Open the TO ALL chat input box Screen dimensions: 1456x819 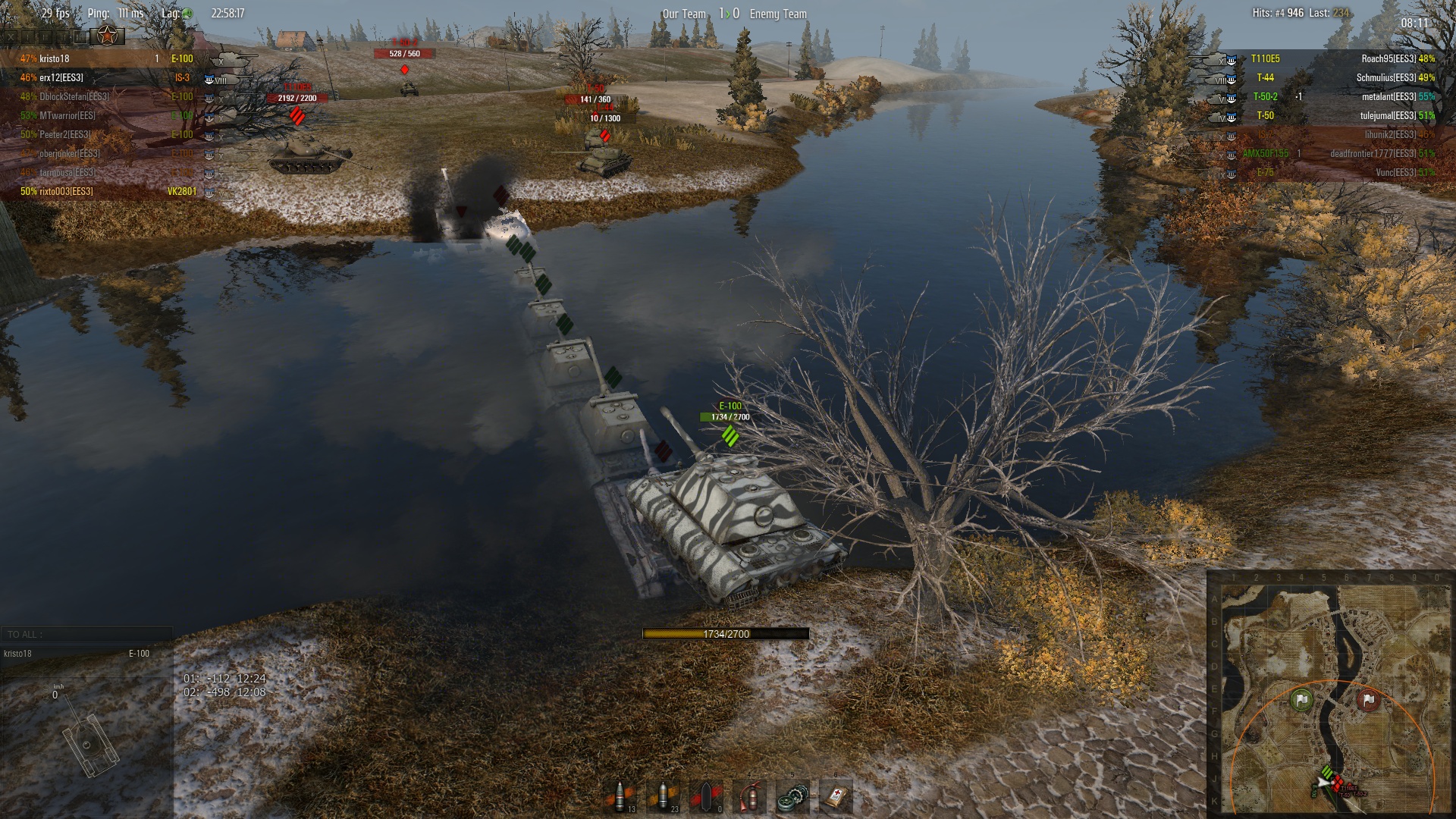coord(87,635)
